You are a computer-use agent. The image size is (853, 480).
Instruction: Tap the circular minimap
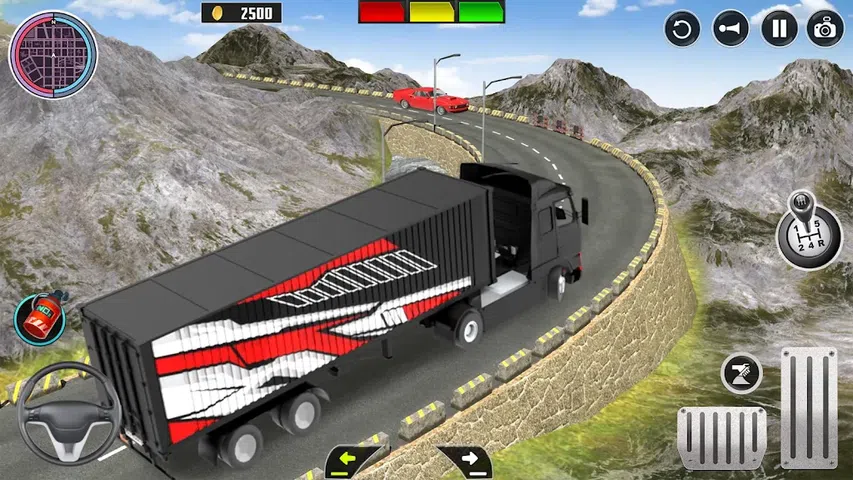[53, 53]
